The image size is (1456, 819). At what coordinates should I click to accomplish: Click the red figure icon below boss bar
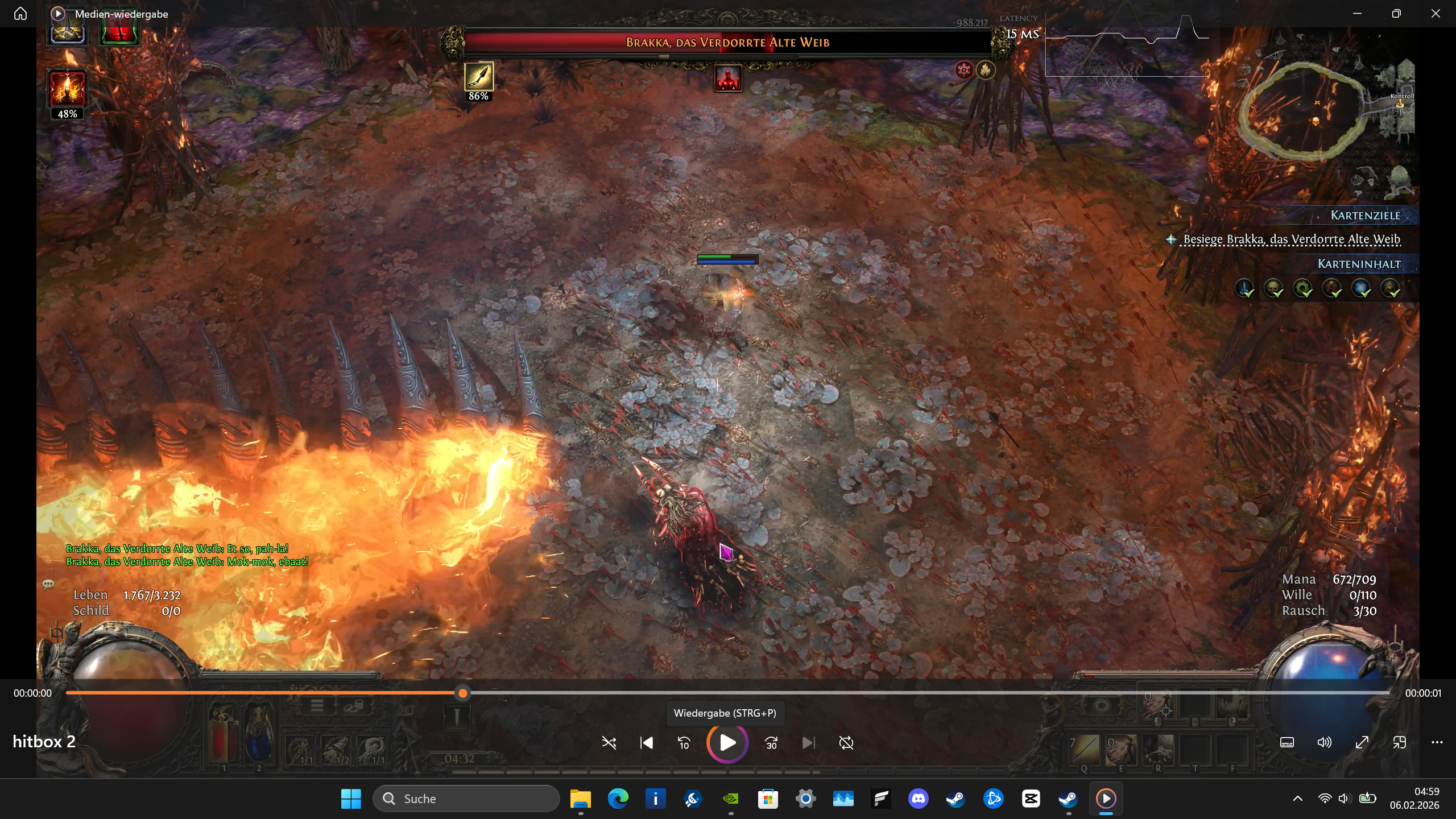(x=728, y=78)
